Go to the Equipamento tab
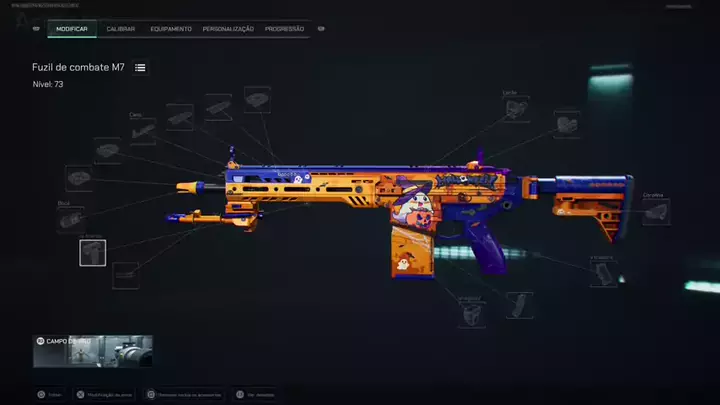 171,29
